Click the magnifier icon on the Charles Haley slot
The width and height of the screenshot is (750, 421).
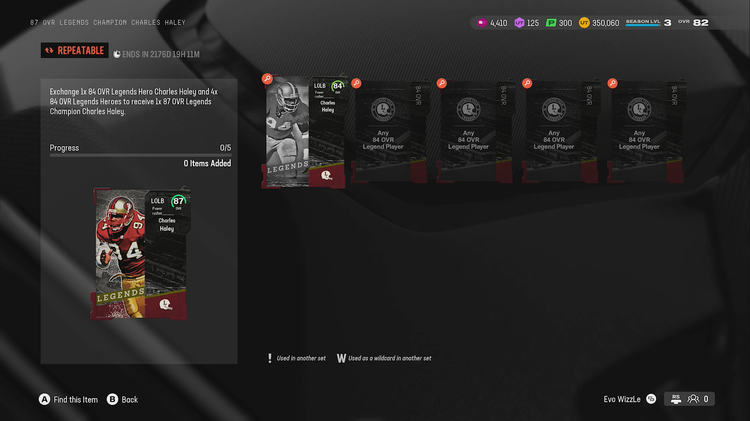(267, 78)
